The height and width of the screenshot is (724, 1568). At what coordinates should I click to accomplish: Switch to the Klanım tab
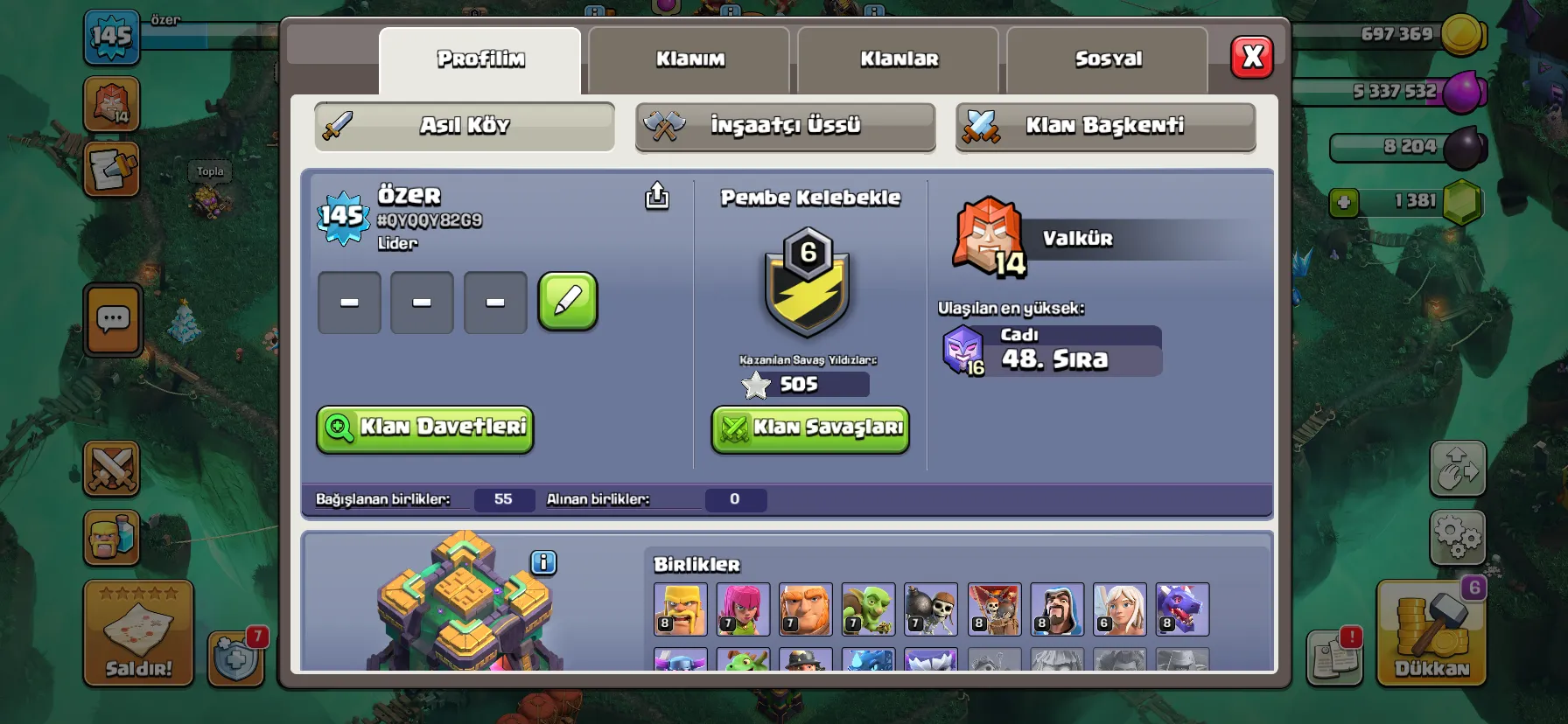pyautogui.click(x=689, y=59)
